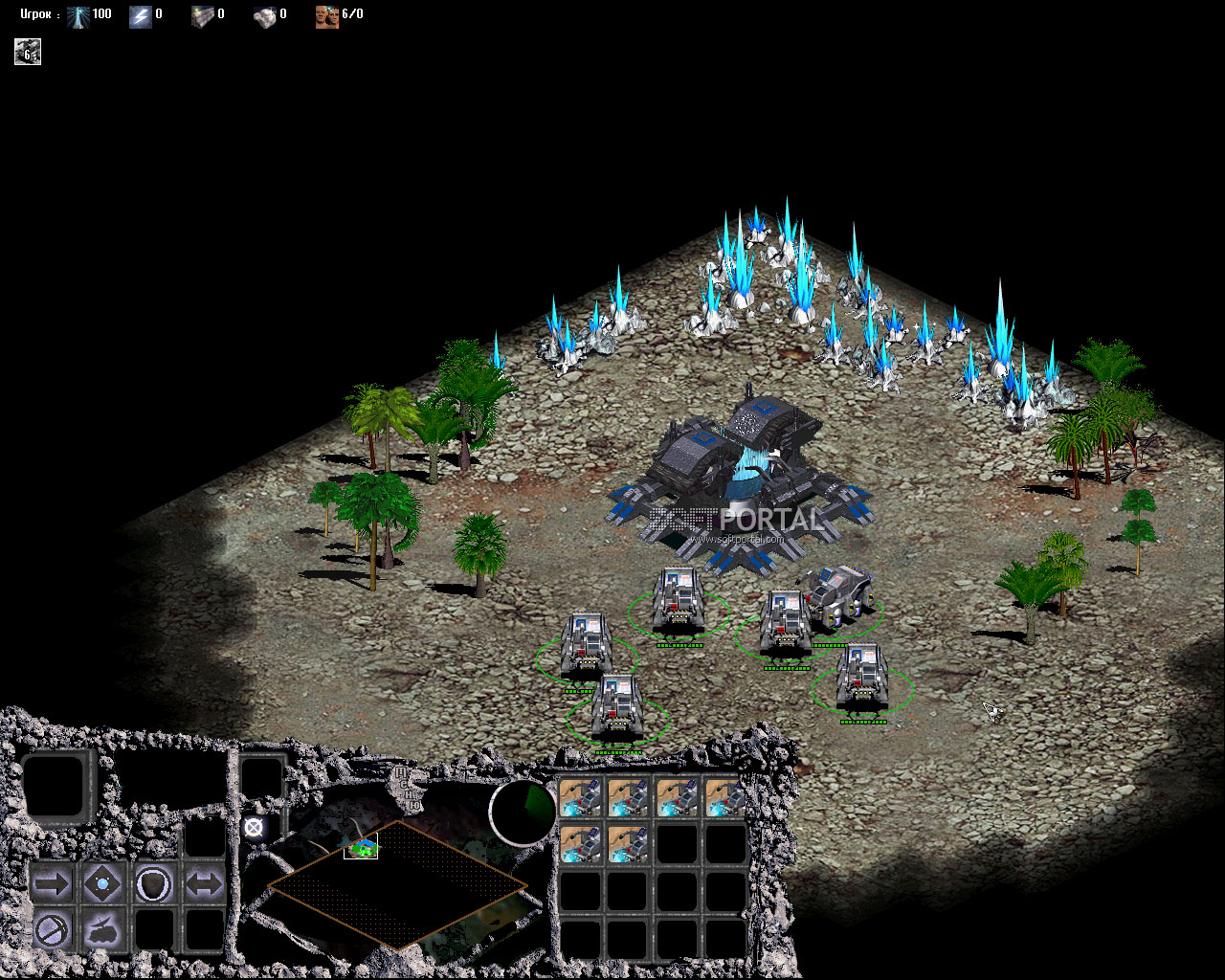The height and width of the screenshot is (980, 1225).
Task: Activate the diamond blue-orb command
Action: pos(102,883)
